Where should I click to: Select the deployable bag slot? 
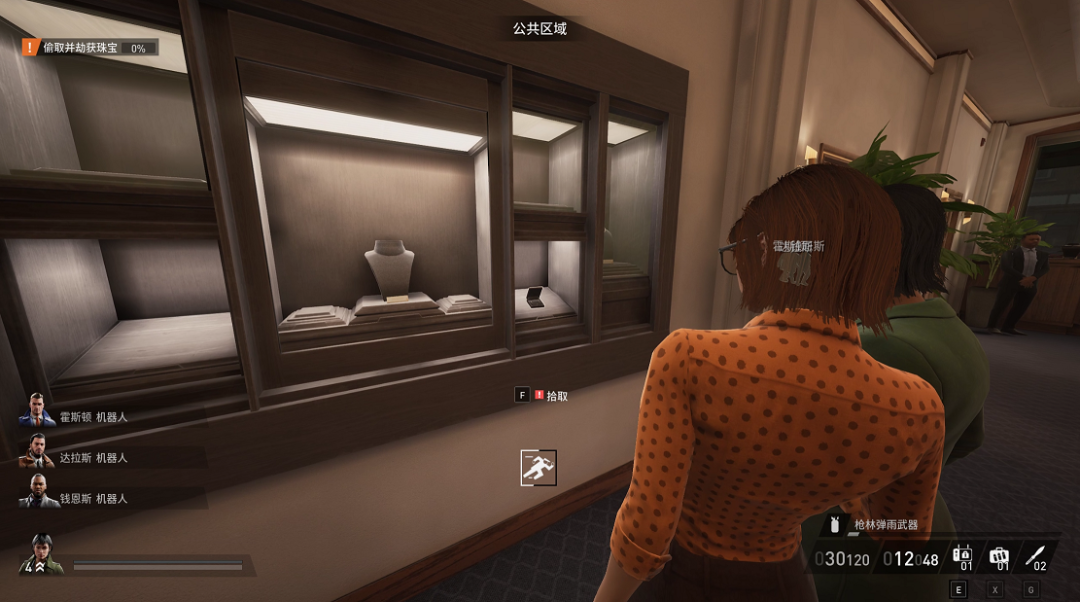[x=999, y=557]
